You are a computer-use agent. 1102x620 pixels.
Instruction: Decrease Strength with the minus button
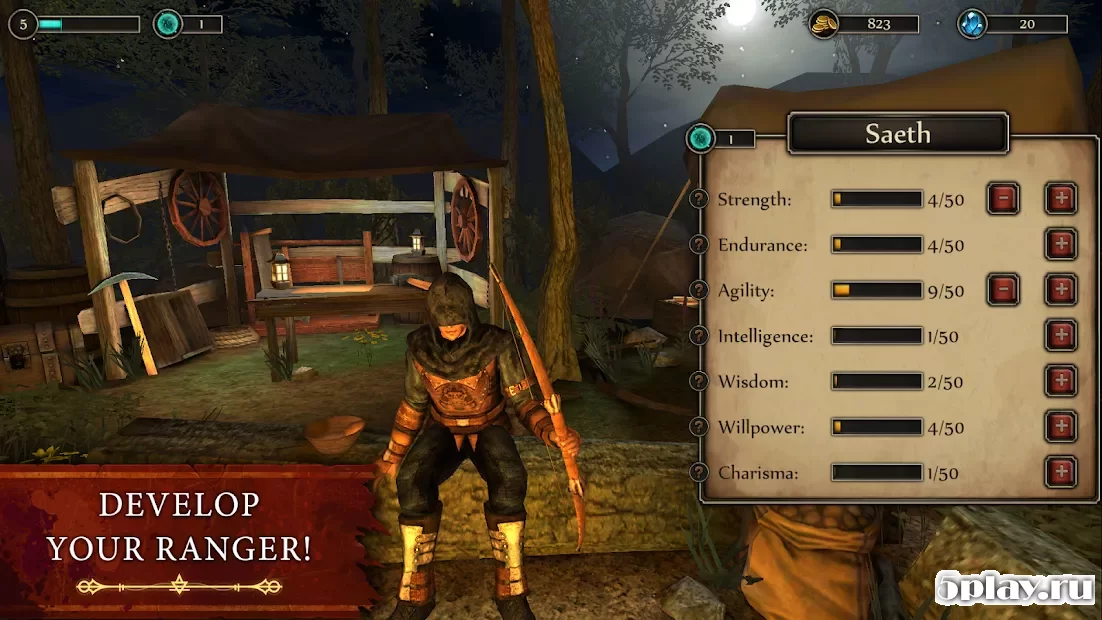click(1003, 199)
